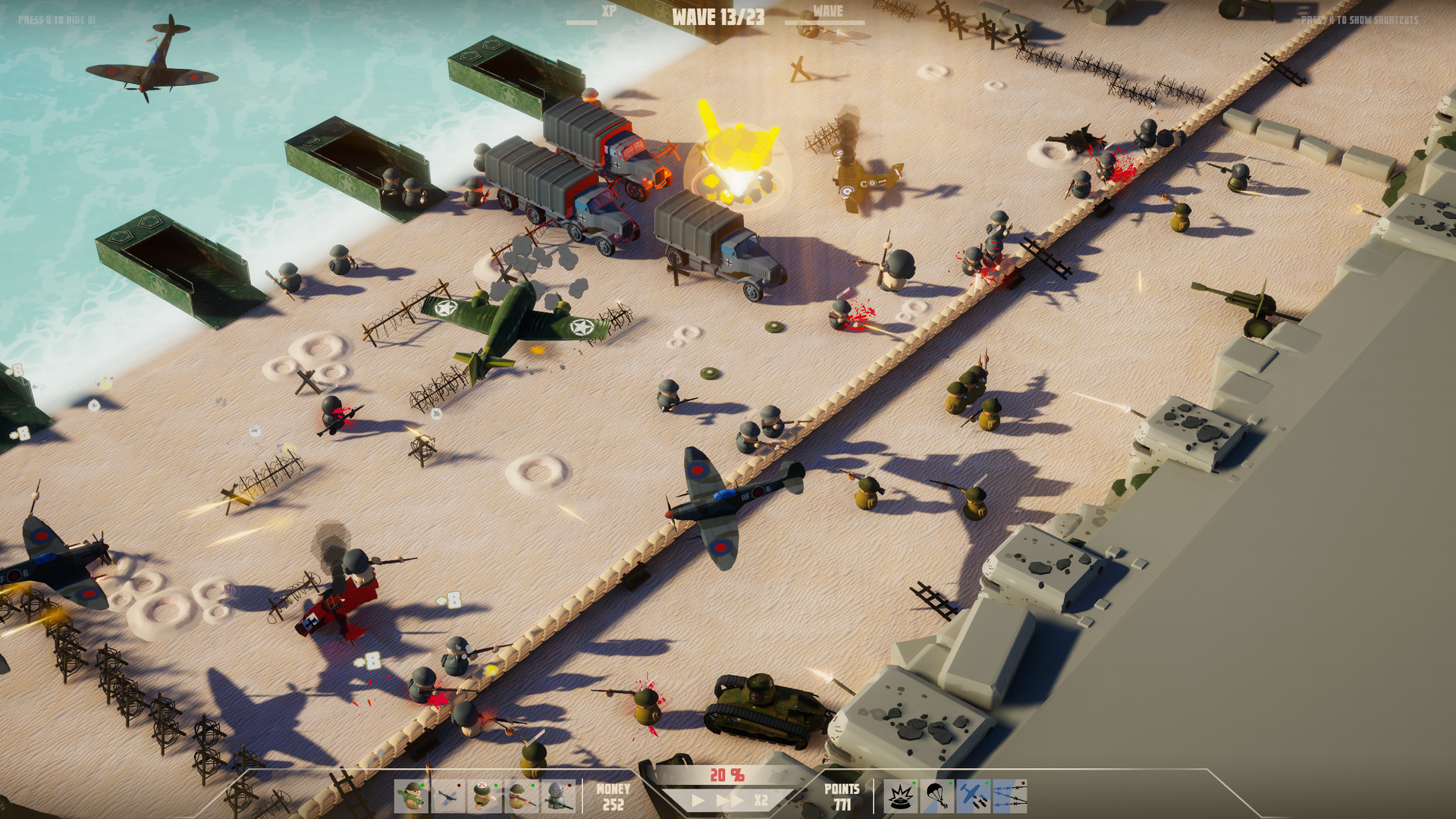
Task: Call in the air strike ability
Action: [973, 795]
